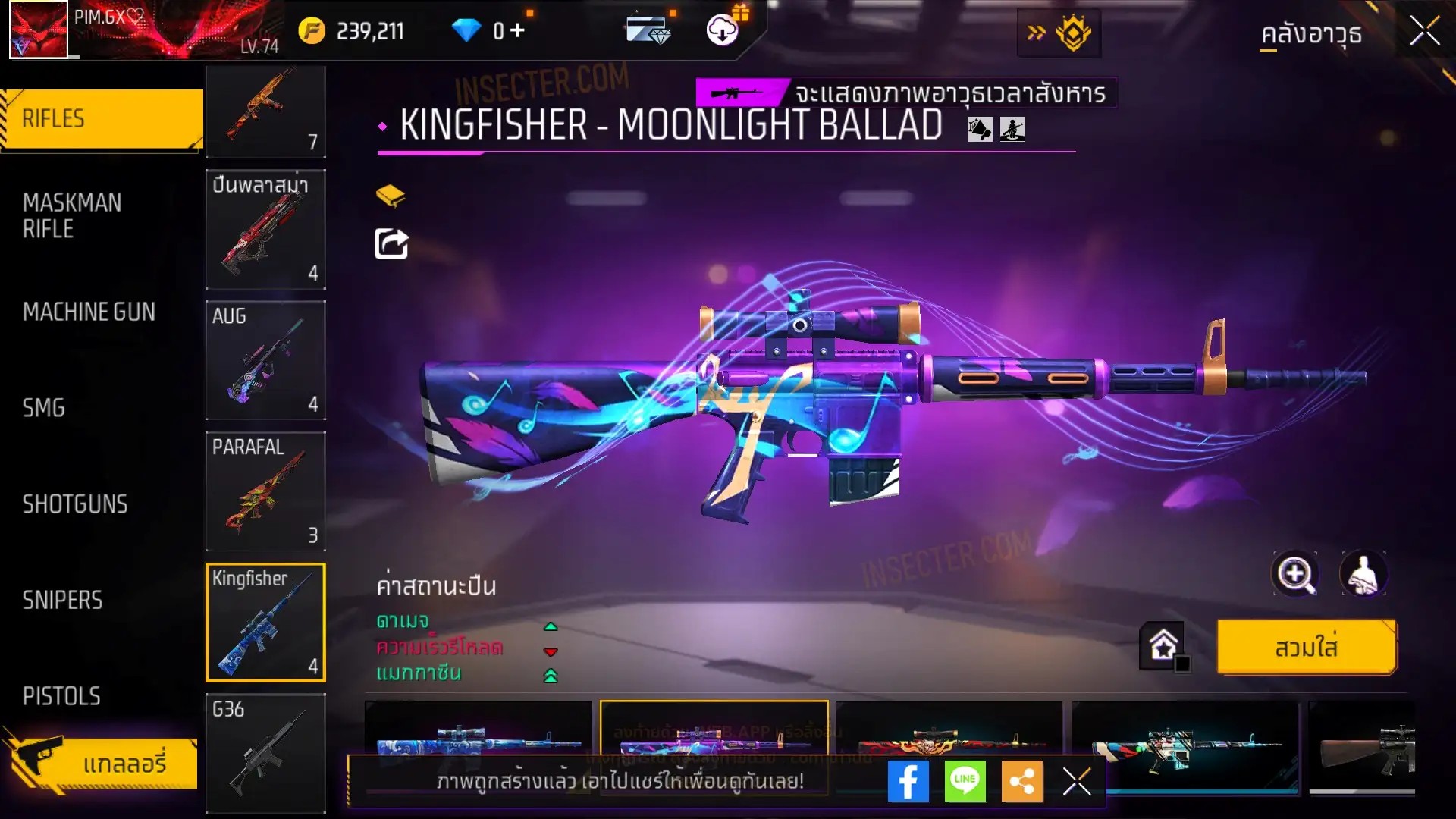Equip the skin with the yellow button
The height and width of the screenshot is (819, 1456).
1306,648
